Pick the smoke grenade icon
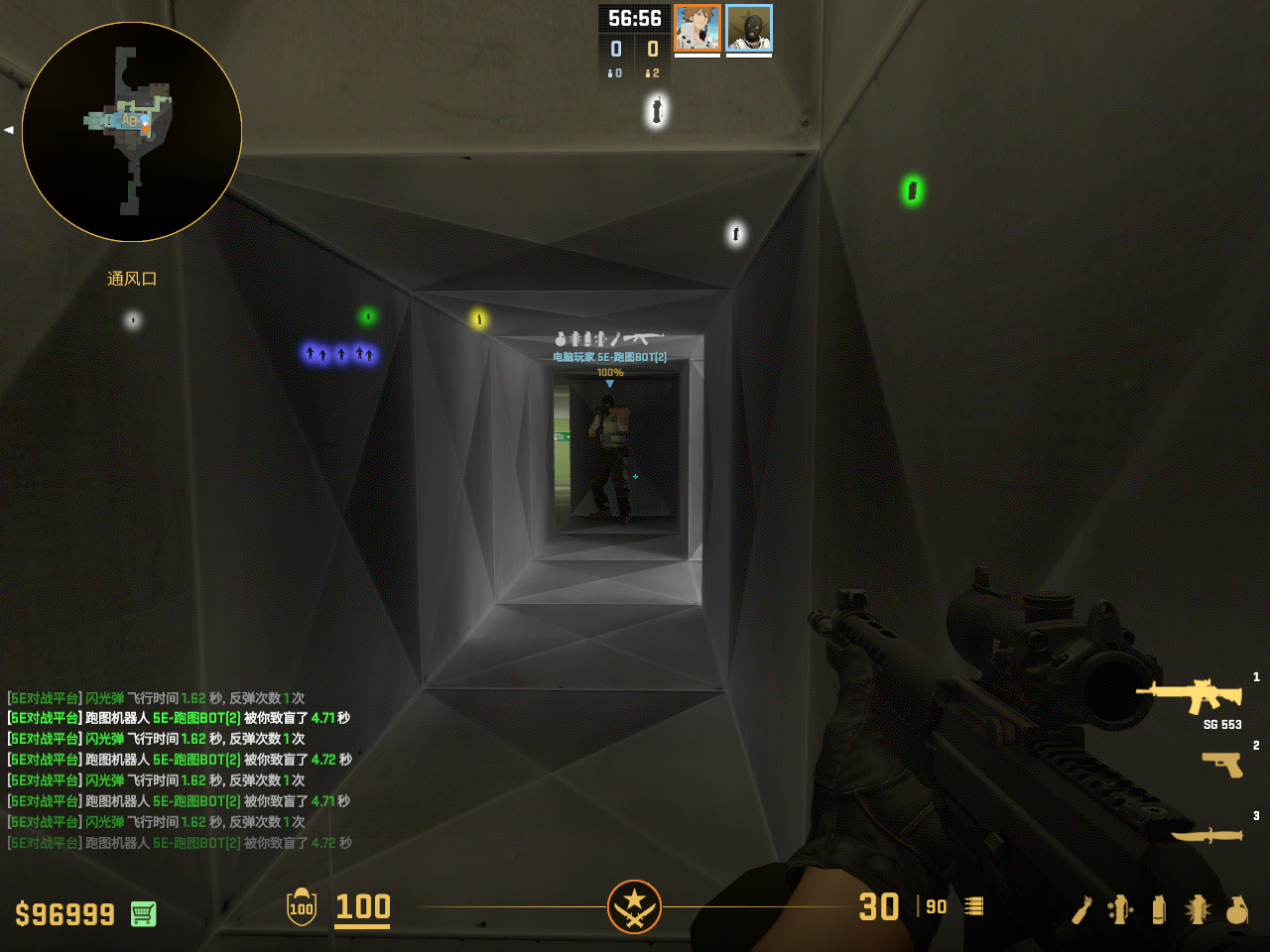Image resolution: width=1270 pixels, height=952 pixels. click(1159, 908)
